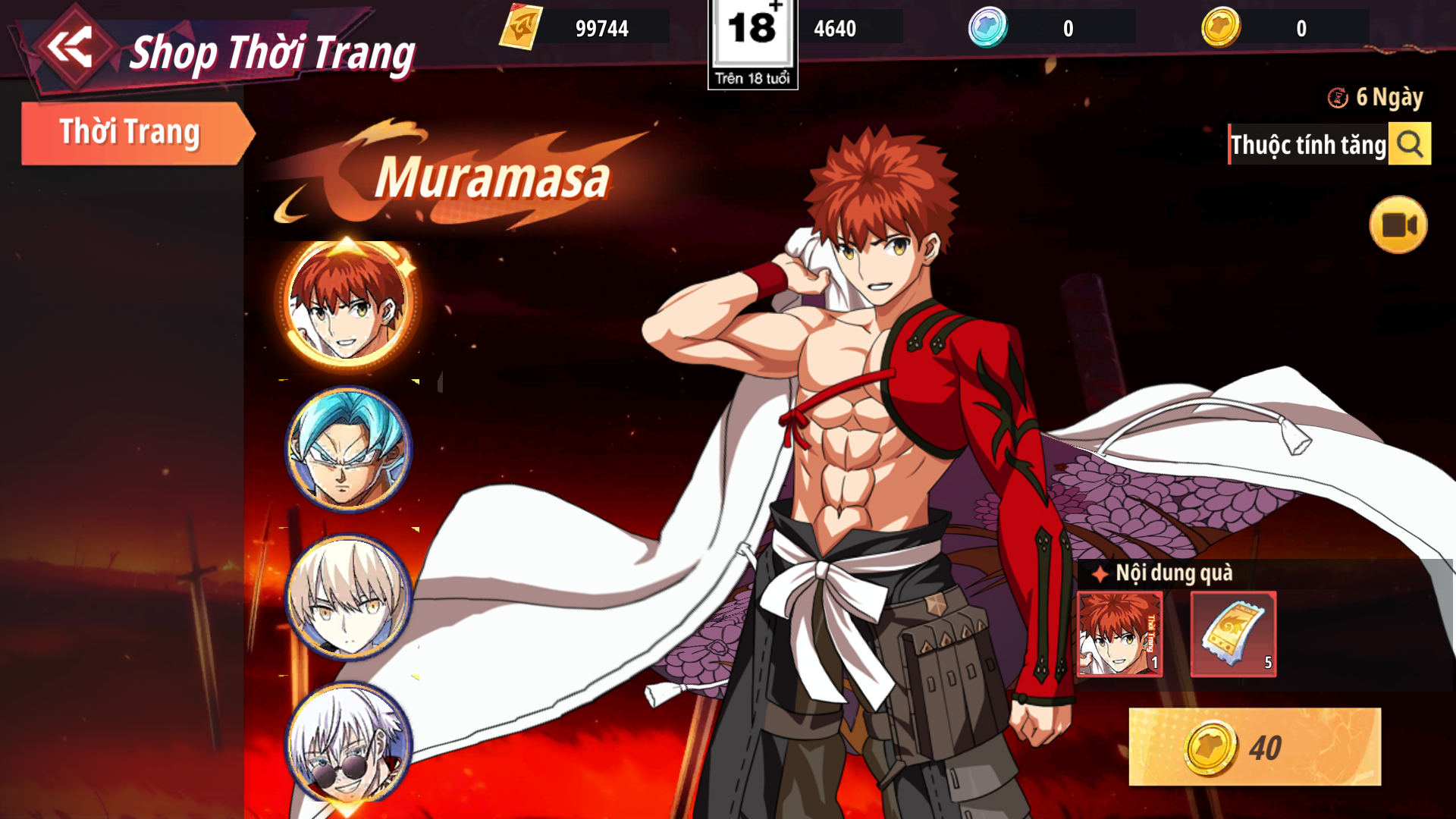Buy the costume for 40 coins
1456x819 pixels.
pyautogui.click(x=1254, y=747)
